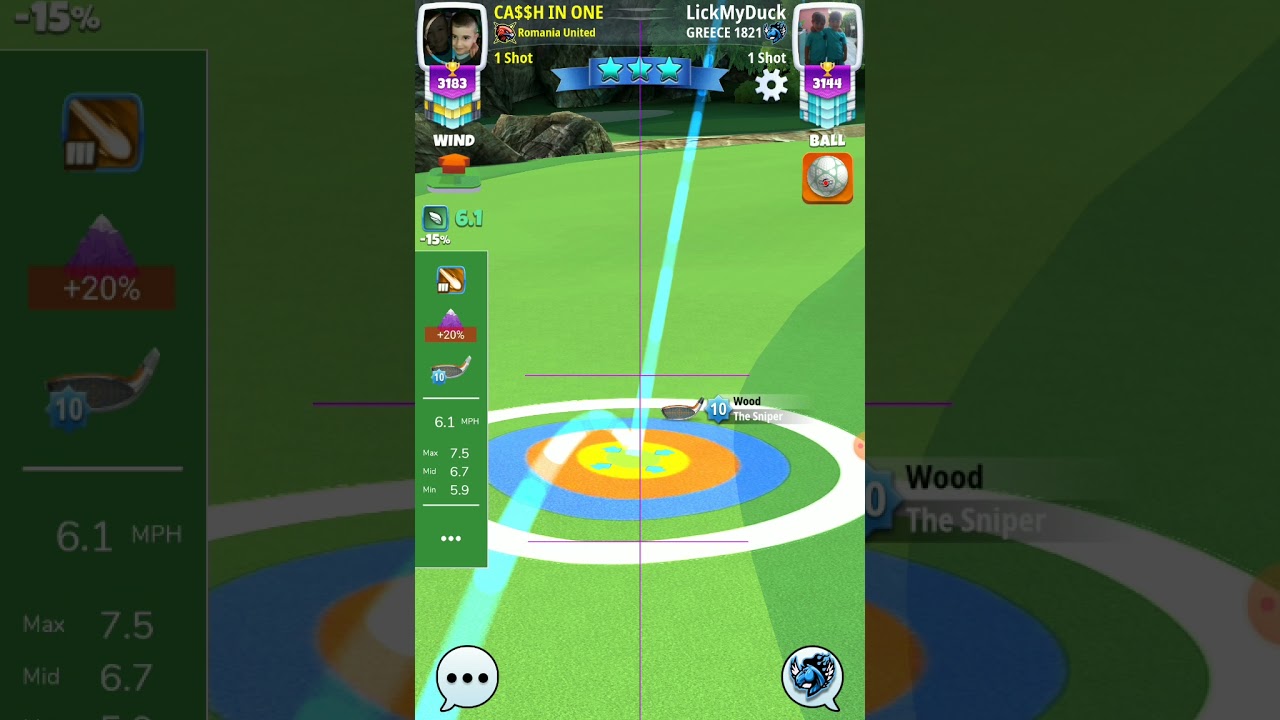Tap the wood club icon in side panel

click(x=450, y=371)
